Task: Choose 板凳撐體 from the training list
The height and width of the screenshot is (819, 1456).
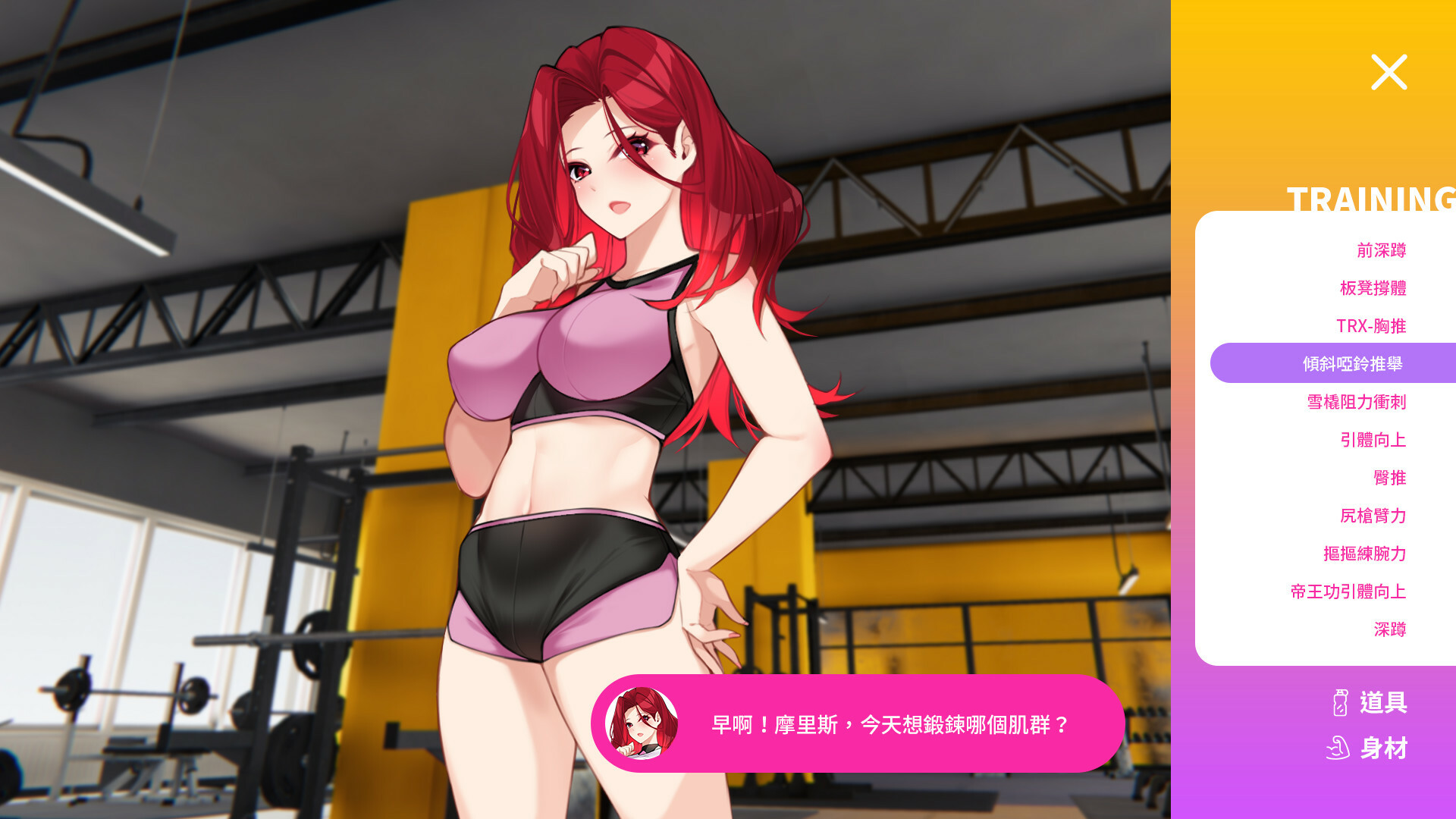Action: point(1374,288)
